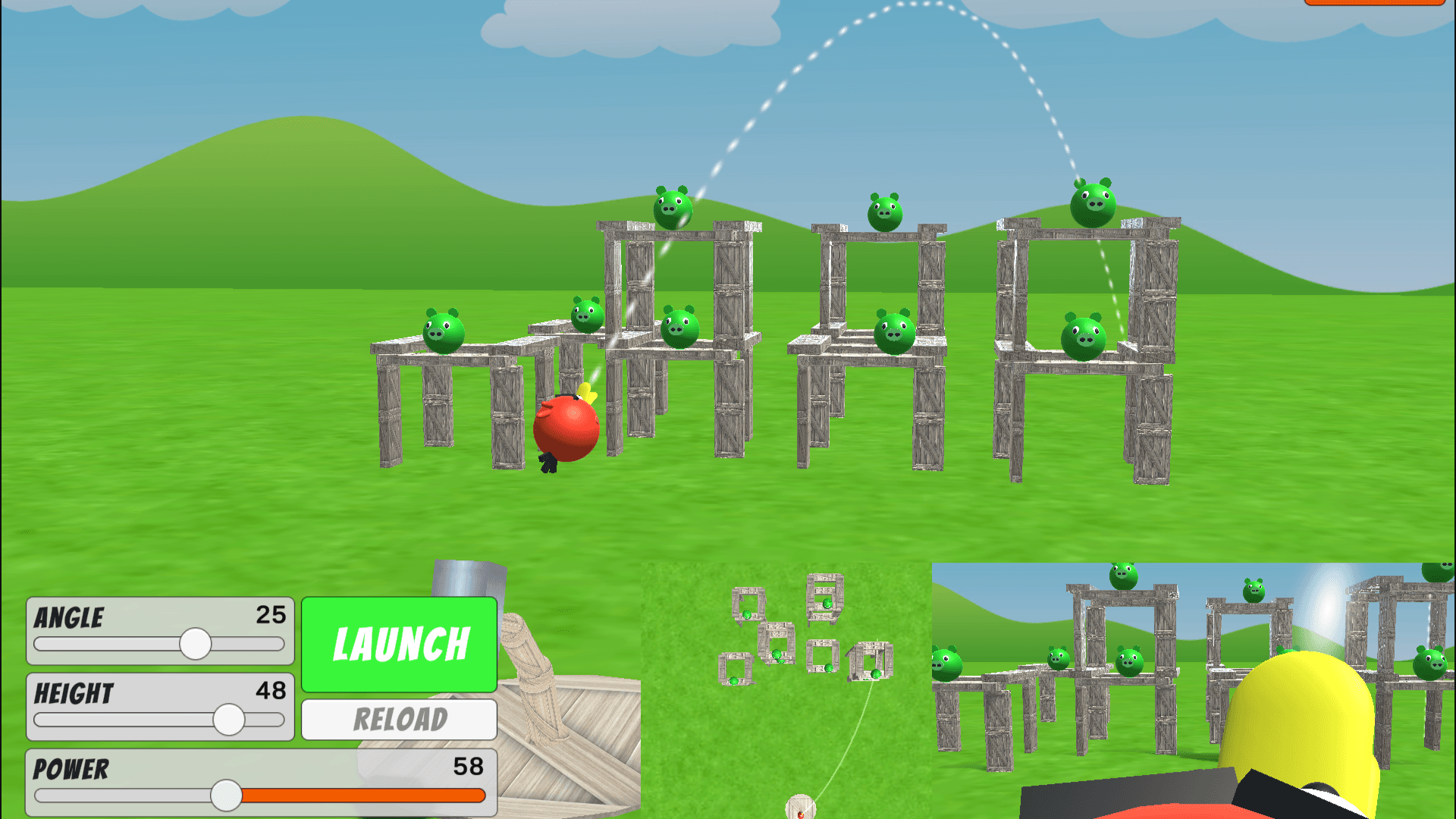Click the pig near the bird's launch path
1456x819 pixels.
679,328
